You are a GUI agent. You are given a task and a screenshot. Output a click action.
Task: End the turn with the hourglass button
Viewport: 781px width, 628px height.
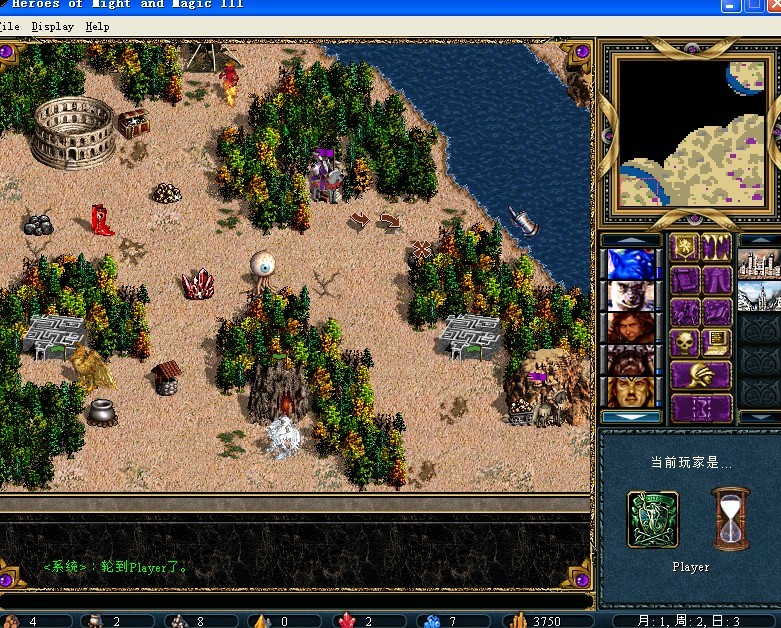click(x=700, y=408)
